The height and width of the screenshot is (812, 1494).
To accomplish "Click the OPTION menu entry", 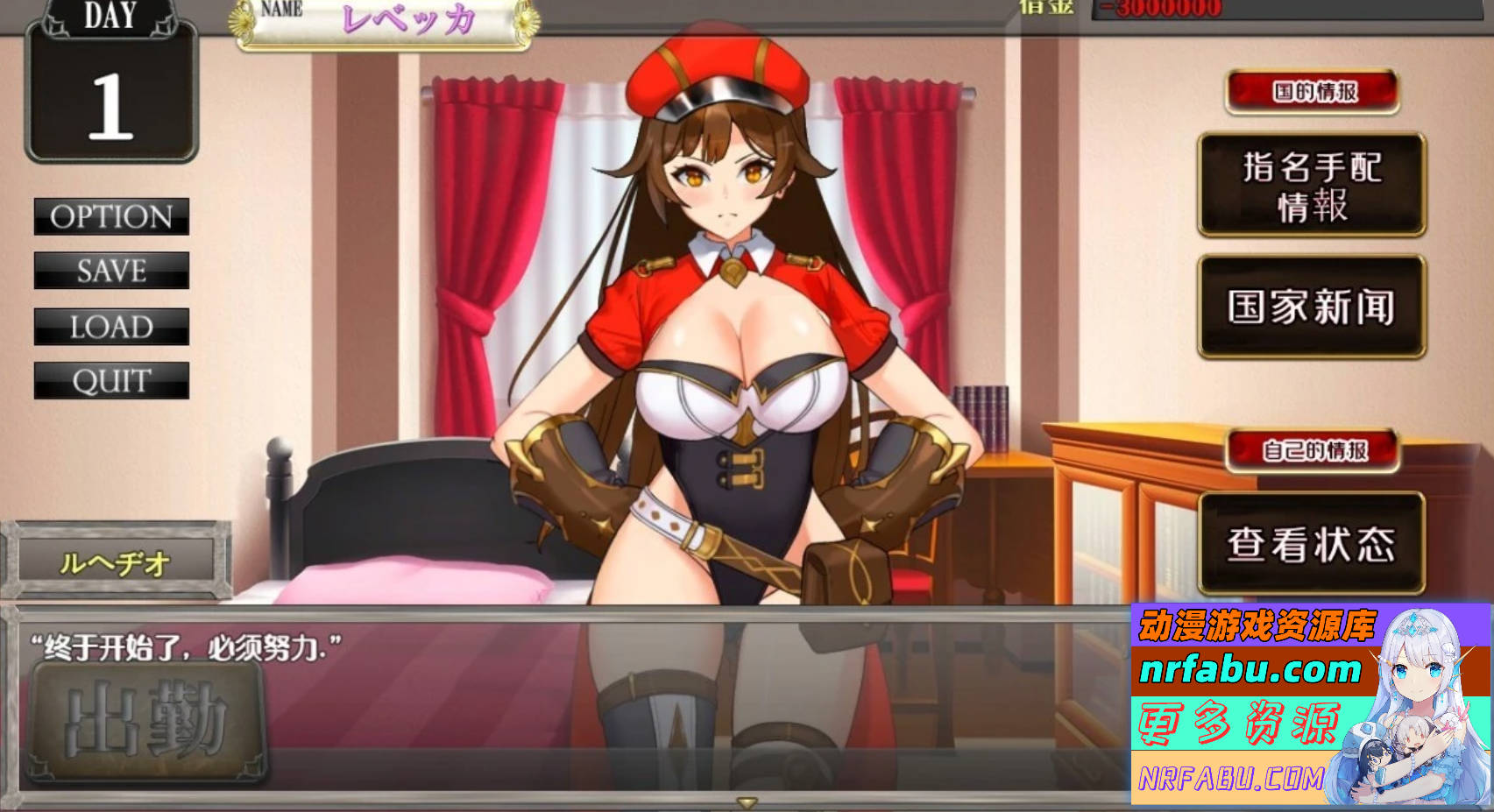I will coord(111,217).
